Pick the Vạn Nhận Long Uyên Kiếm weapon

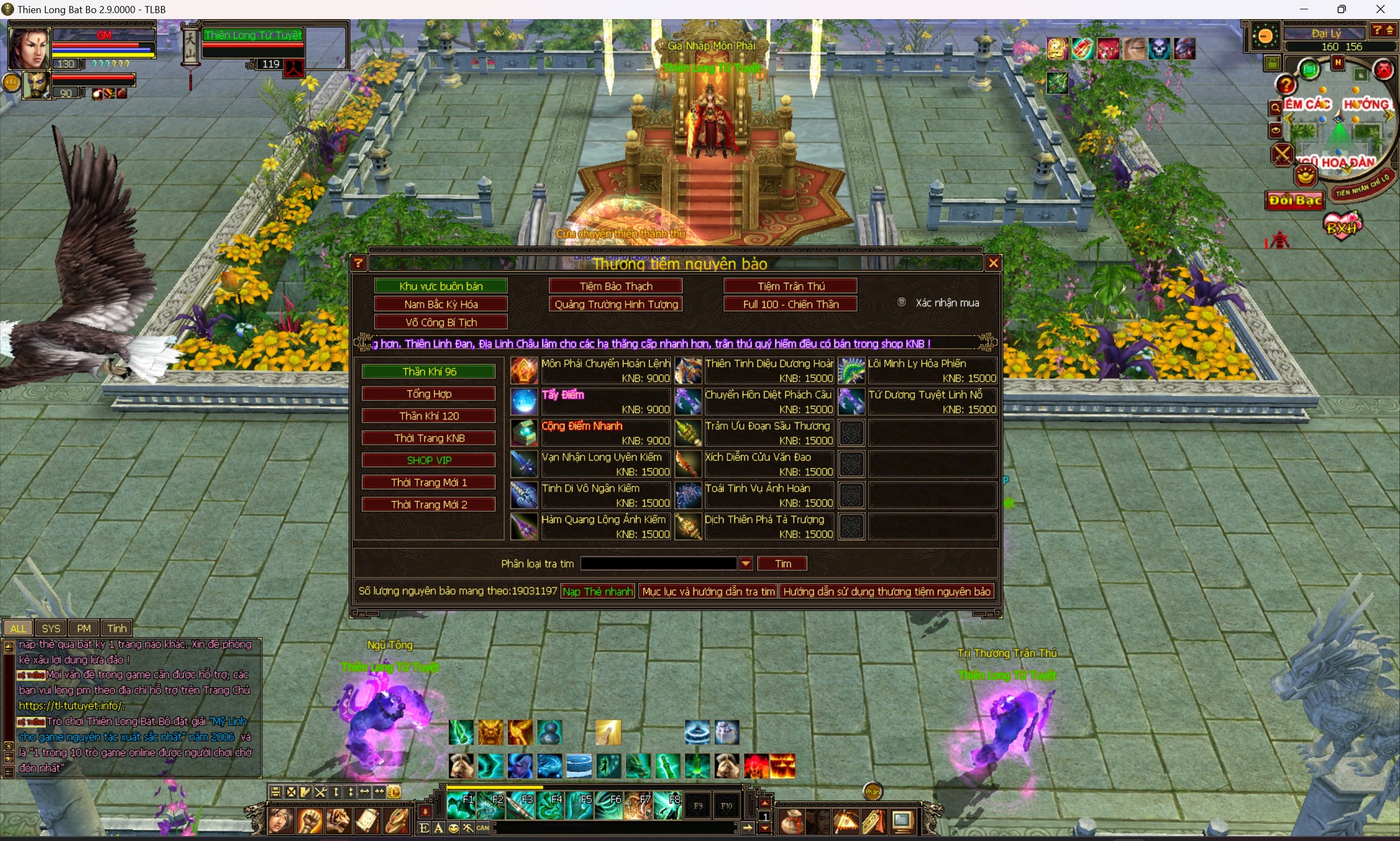(524, 464)
